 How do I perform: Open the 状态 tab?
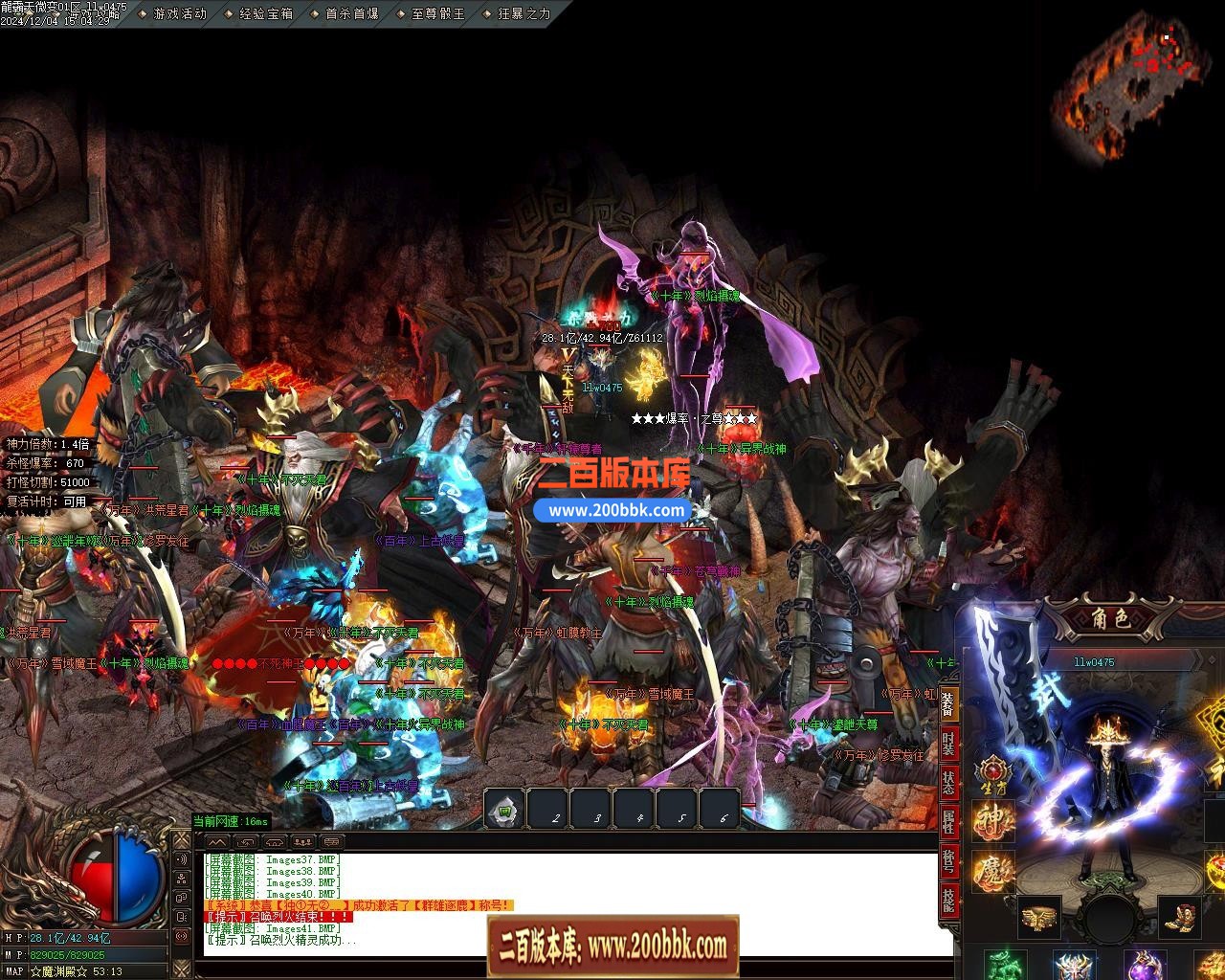(947, 781)
